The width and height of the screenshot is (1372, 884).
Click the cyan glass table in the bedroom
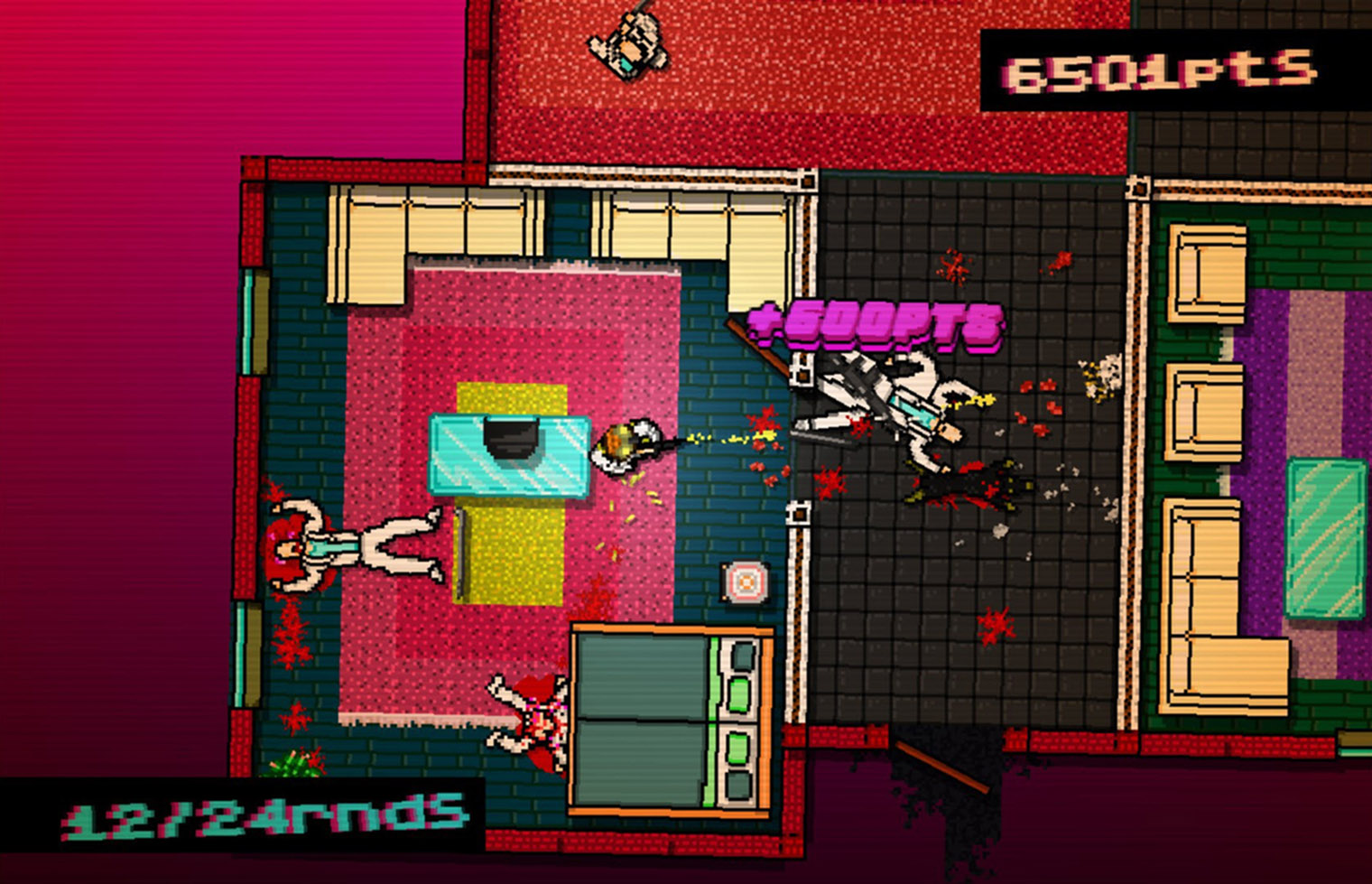pyautogui.click(x=510, y=456)
